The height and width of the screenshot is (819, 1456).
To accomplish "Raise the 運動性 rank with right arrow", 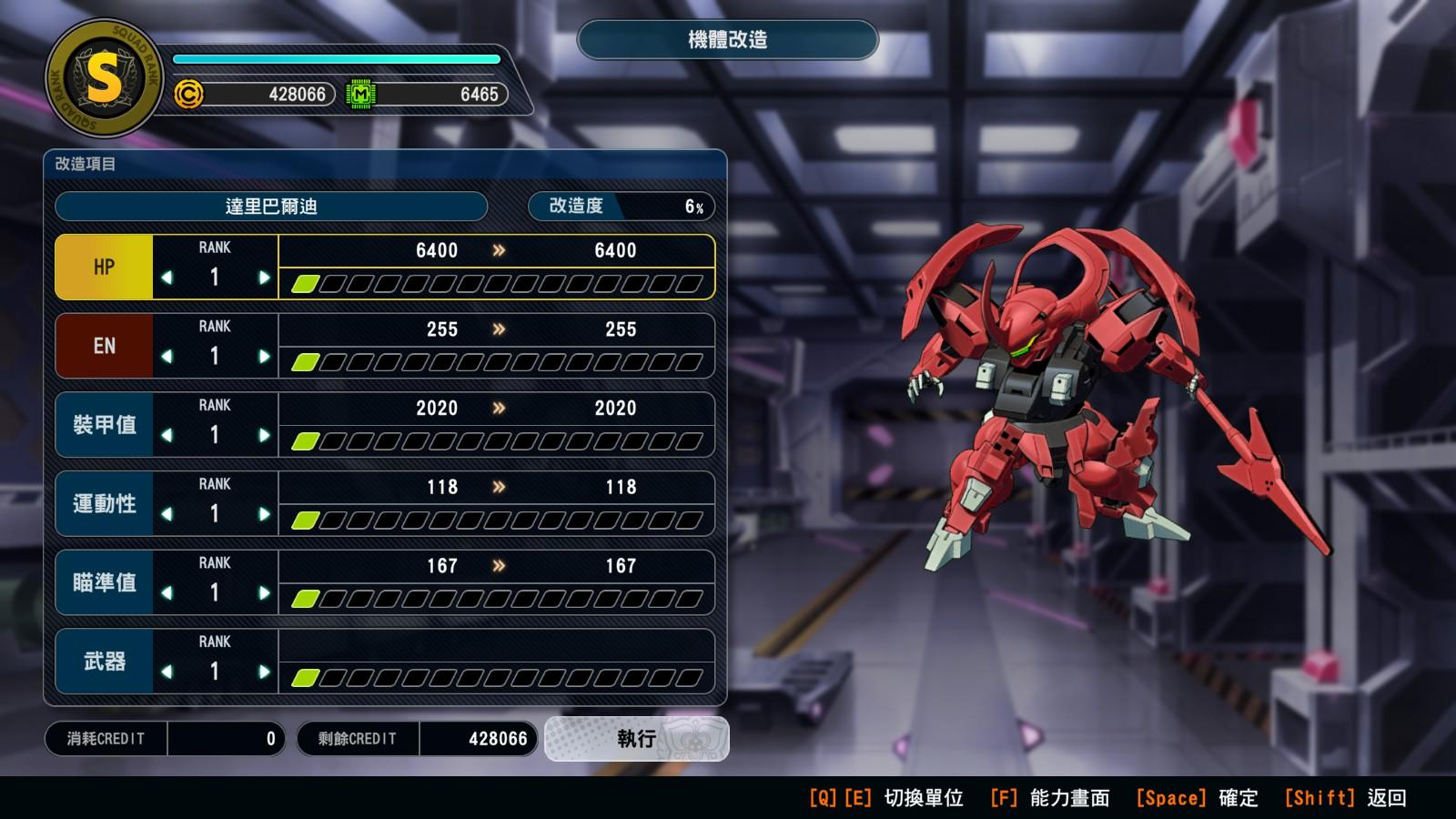I will [x=264, y=514].
